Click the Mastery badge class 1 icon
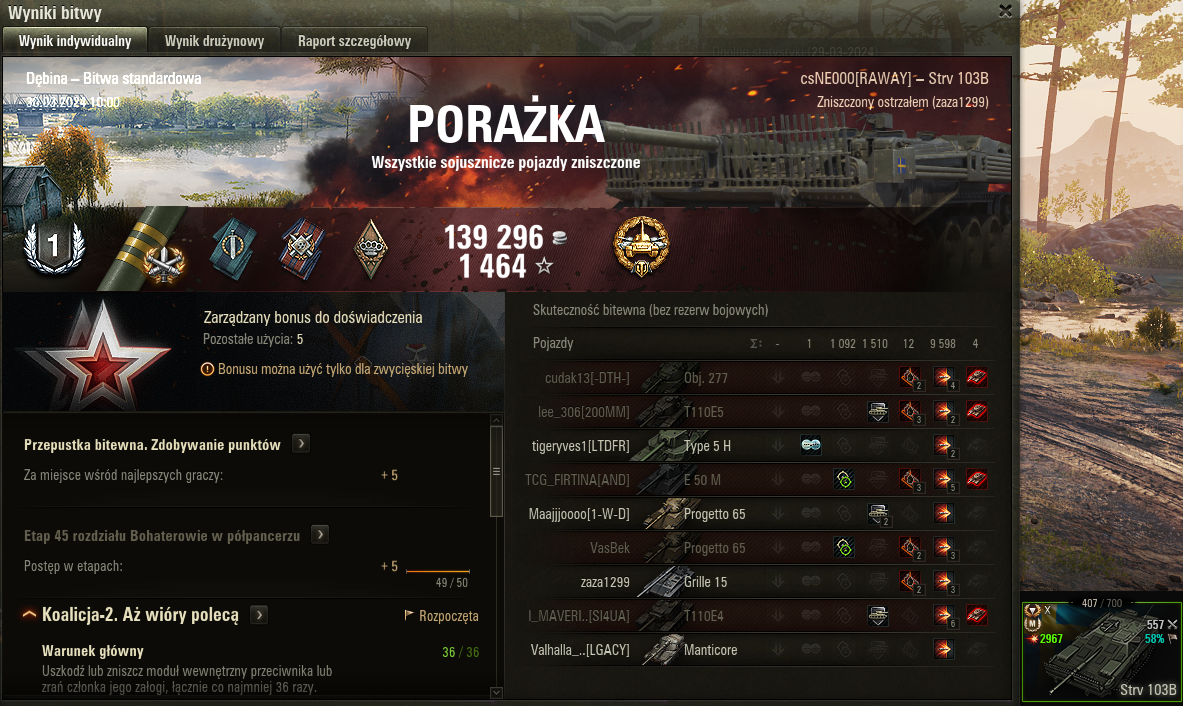The height and width of the screenshot is (706, 1183). pyautogui.click(x=53, y=248)
